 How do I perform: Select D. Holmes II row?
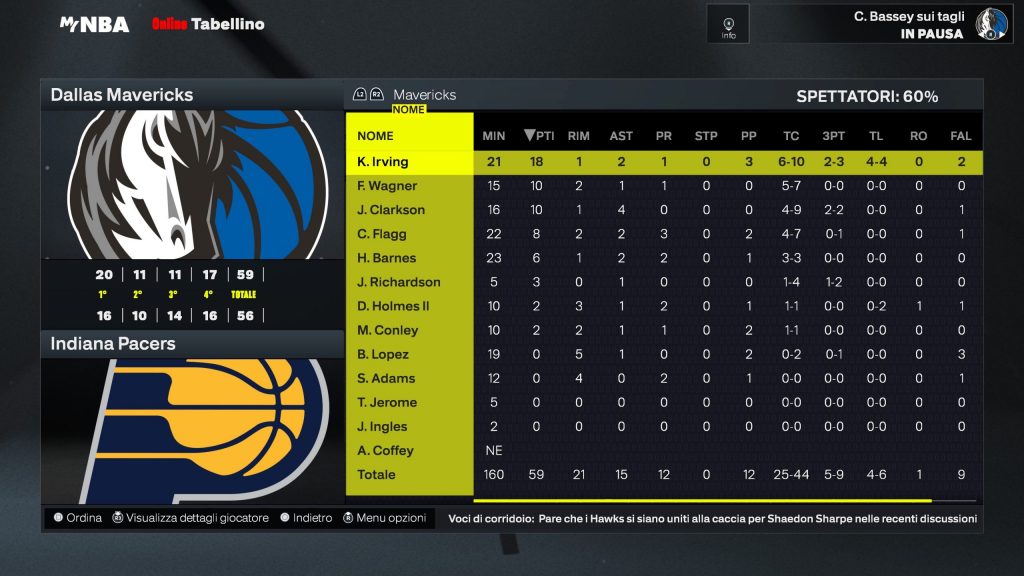click(394, 306)
